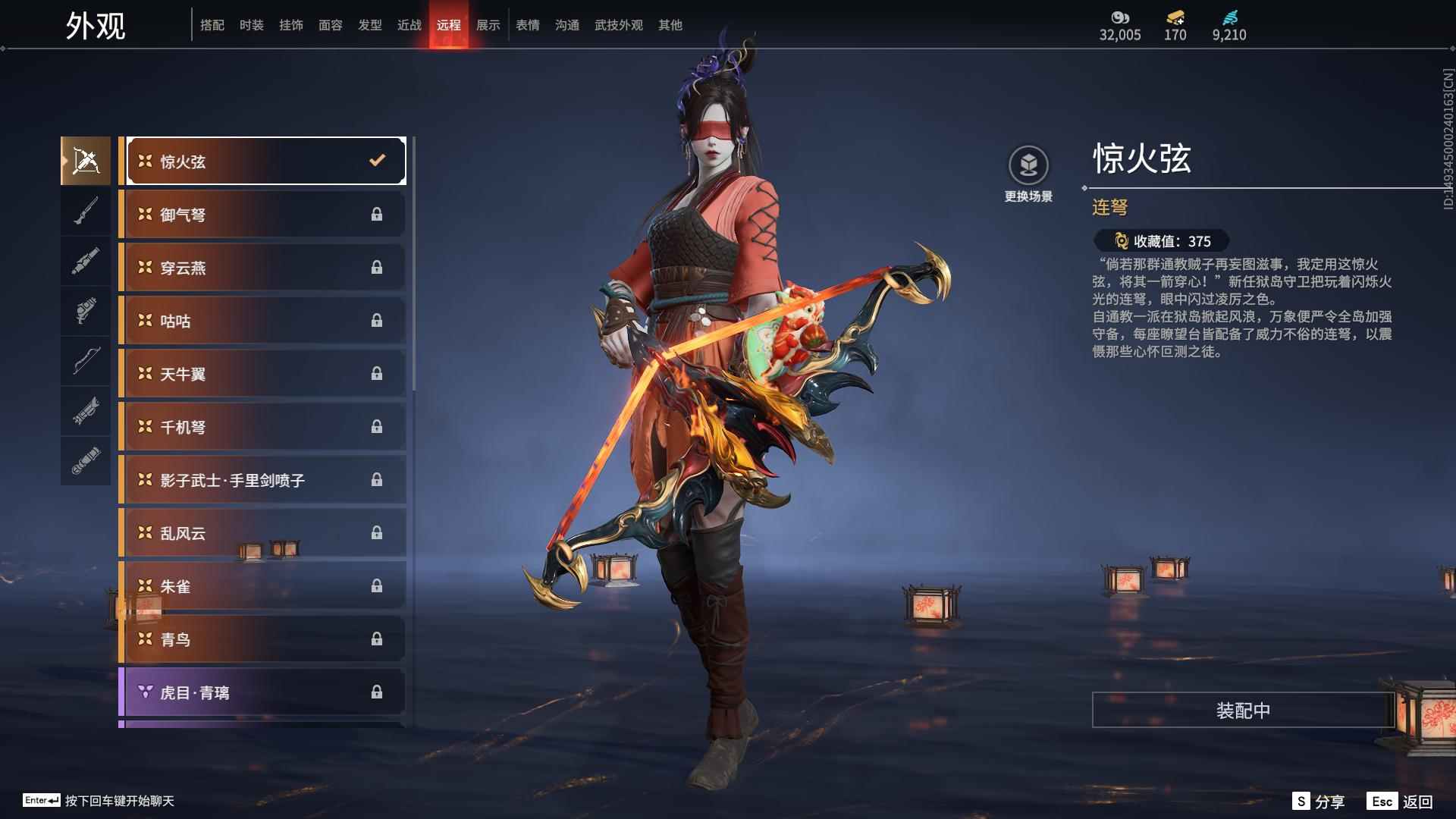
Task: Click the gold ingot currency icon showing 170
Action: coord(1174,17)
